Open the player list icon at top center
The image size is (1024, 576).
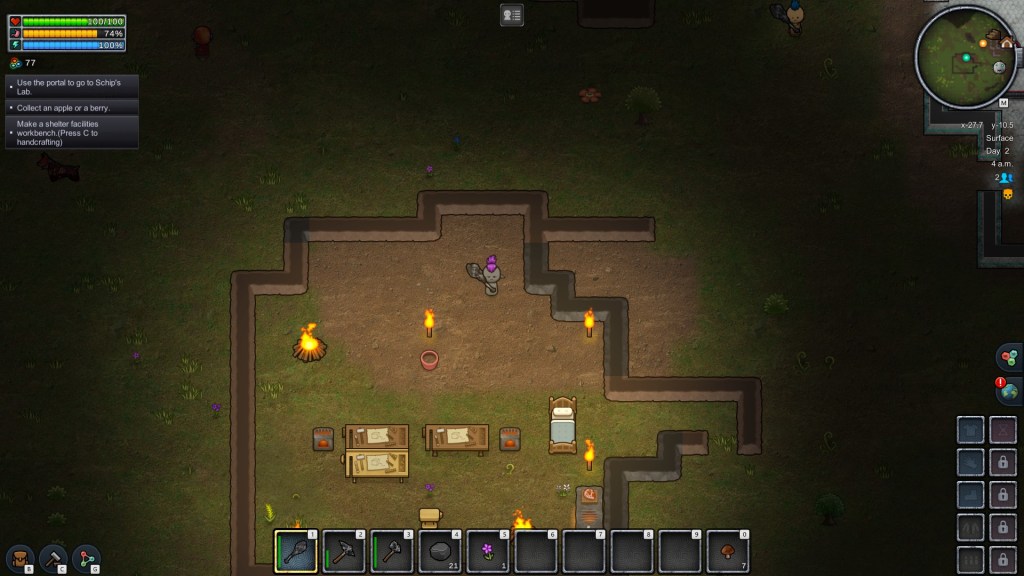[x=512, y=15]
